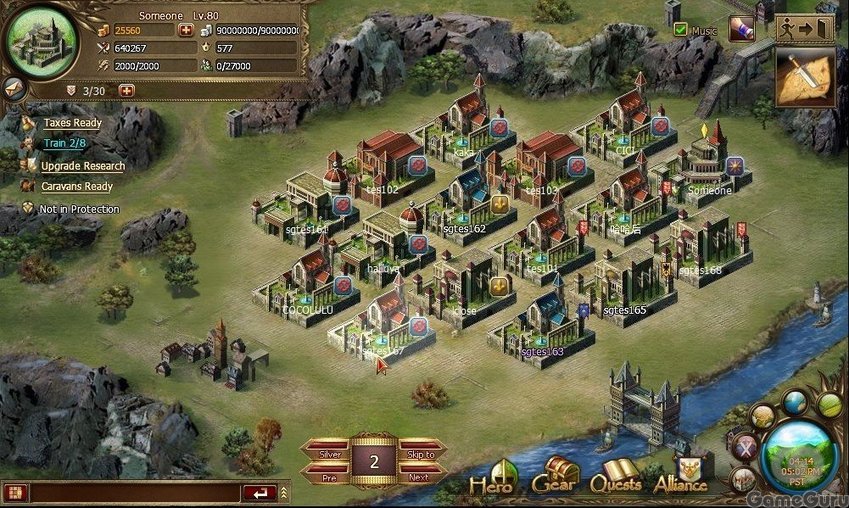Open the sword and map icon
Image resolution: width=849 pixels, height=508 pixels.
point(805,77)
